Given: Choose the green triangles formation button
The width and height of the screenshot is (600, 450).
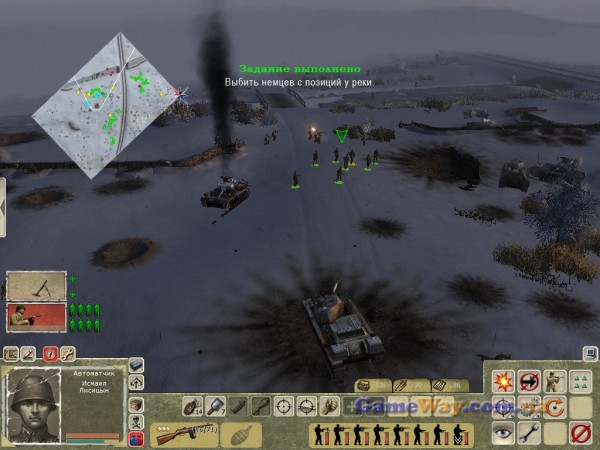Looking at the screenshot, I should coord(579,381).
